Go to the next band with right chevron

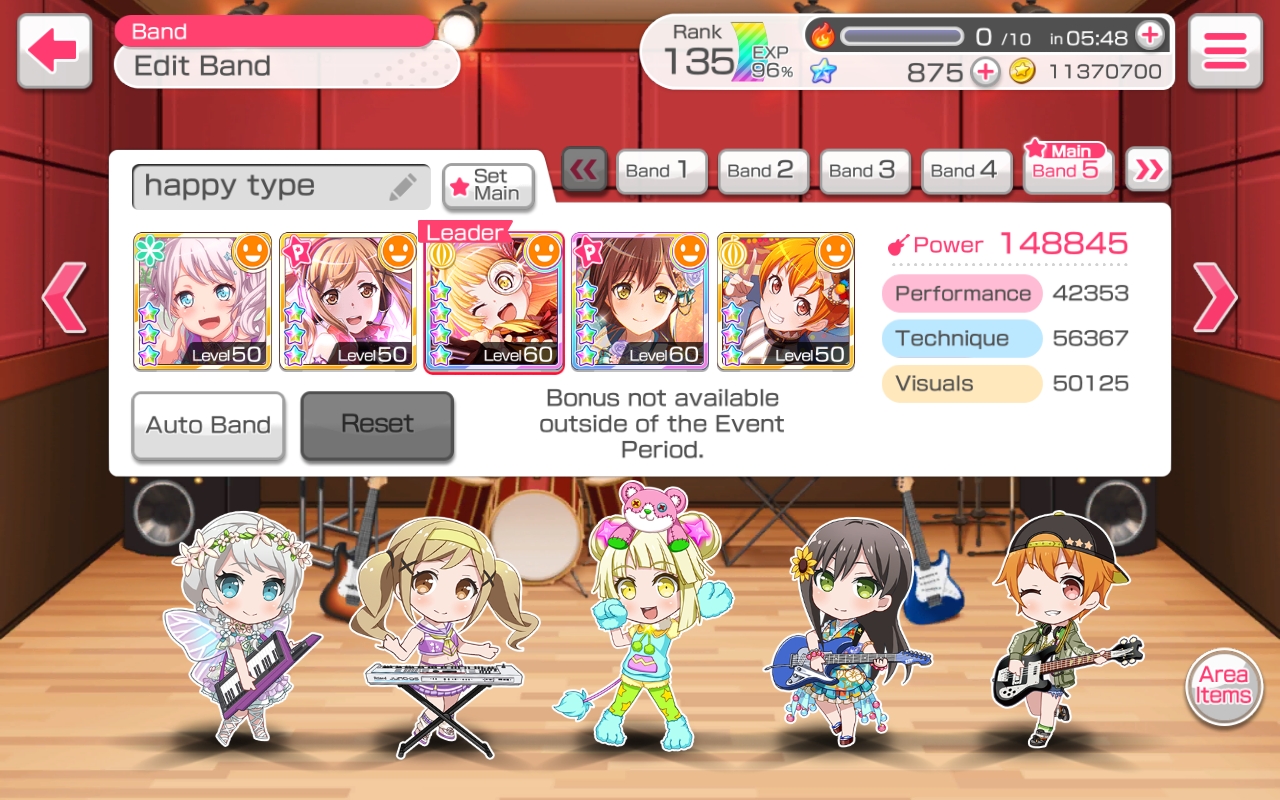(1214, 297)
